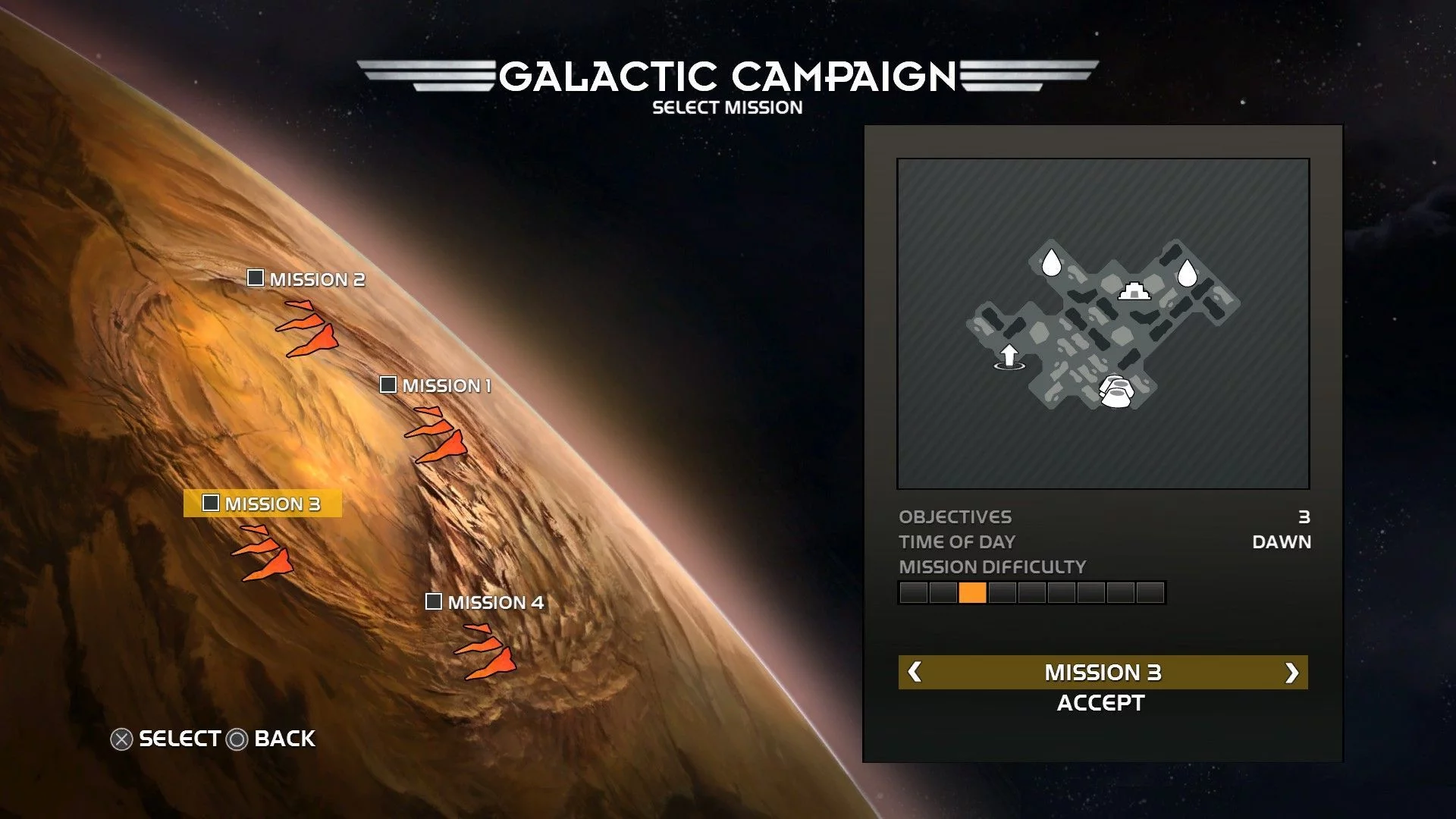Click the highlighted Mission 3 label

pyautogui.click(x=262, y=504)
